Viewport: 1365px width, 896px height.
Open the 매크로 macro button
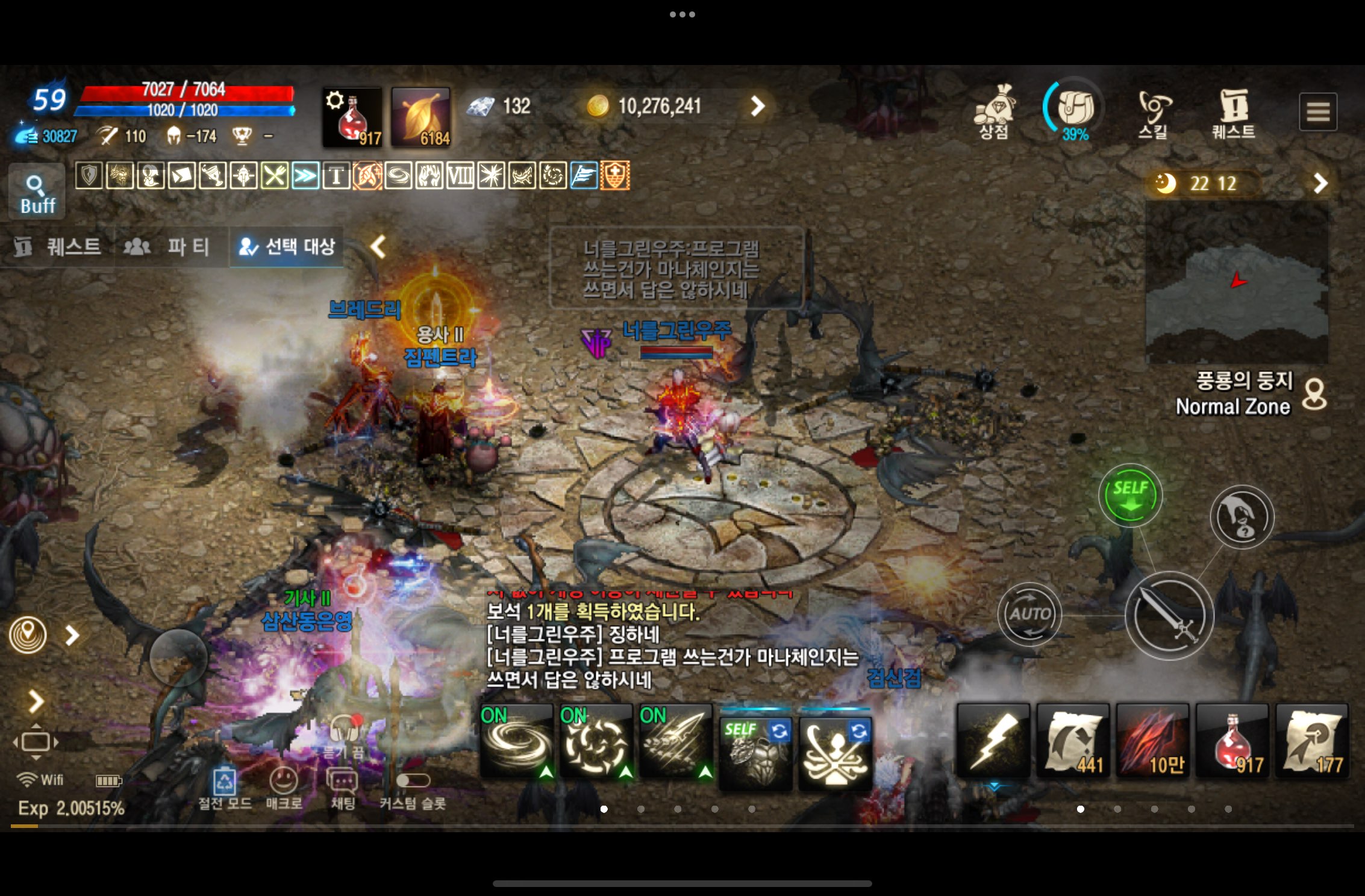[284, 788]
